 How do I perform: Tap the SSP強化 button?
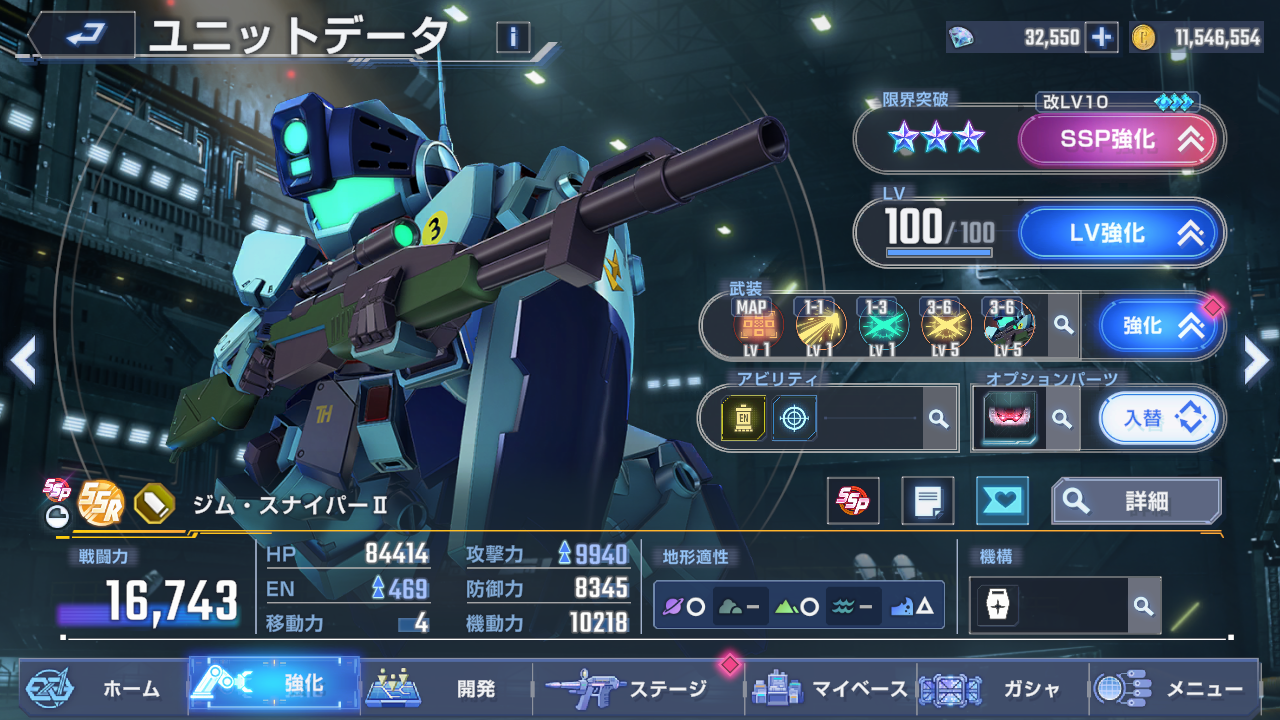coord(1118,140)
